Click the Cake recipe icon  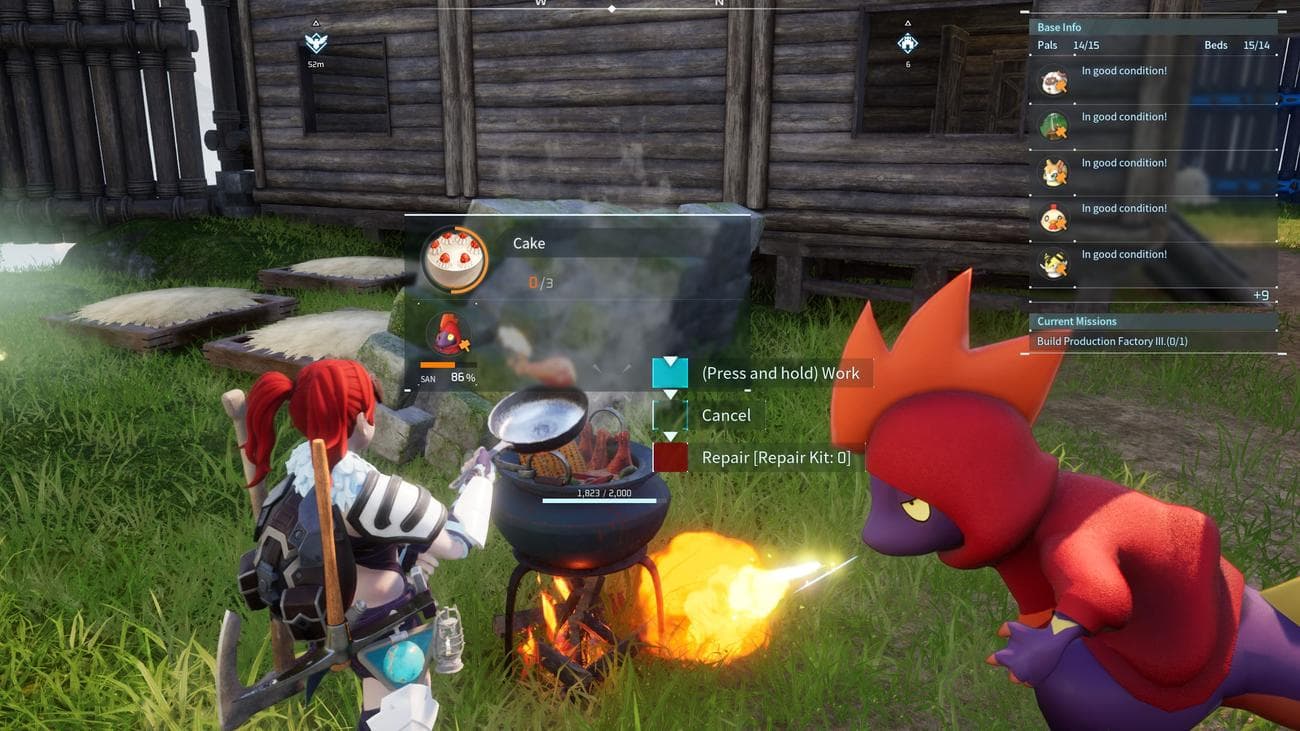click(x=454, y=259)
